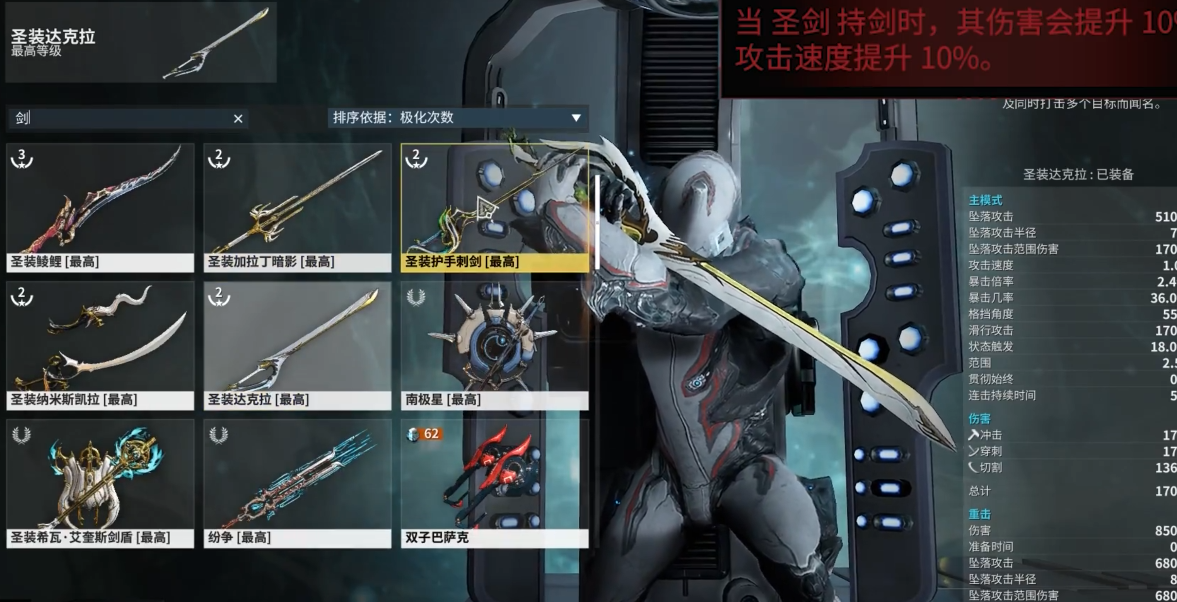
Task: Choose 圣装希瓦·艾奎斯剑盾 sword and shield
Action: coord(100,483)
